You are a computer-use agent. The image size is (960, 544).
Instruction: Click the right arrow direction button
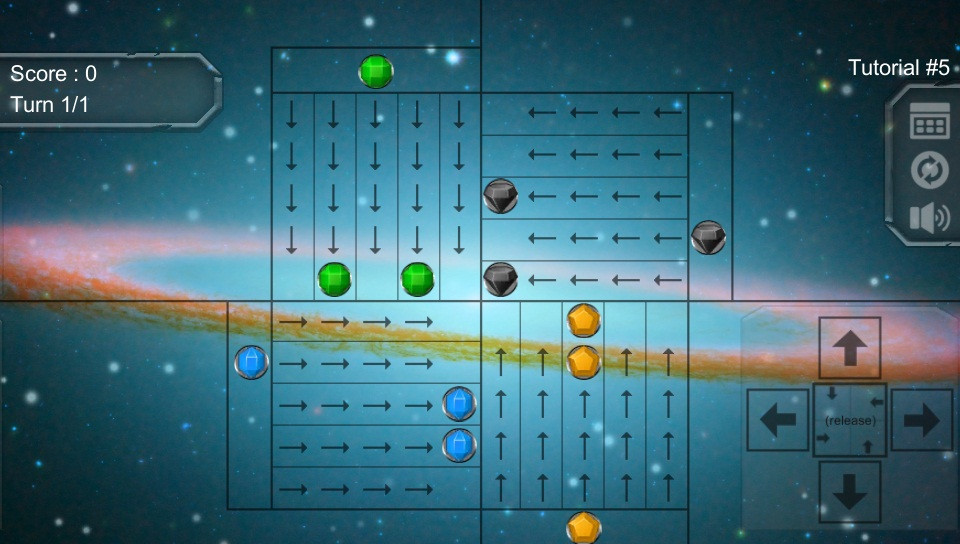(921, 420)
